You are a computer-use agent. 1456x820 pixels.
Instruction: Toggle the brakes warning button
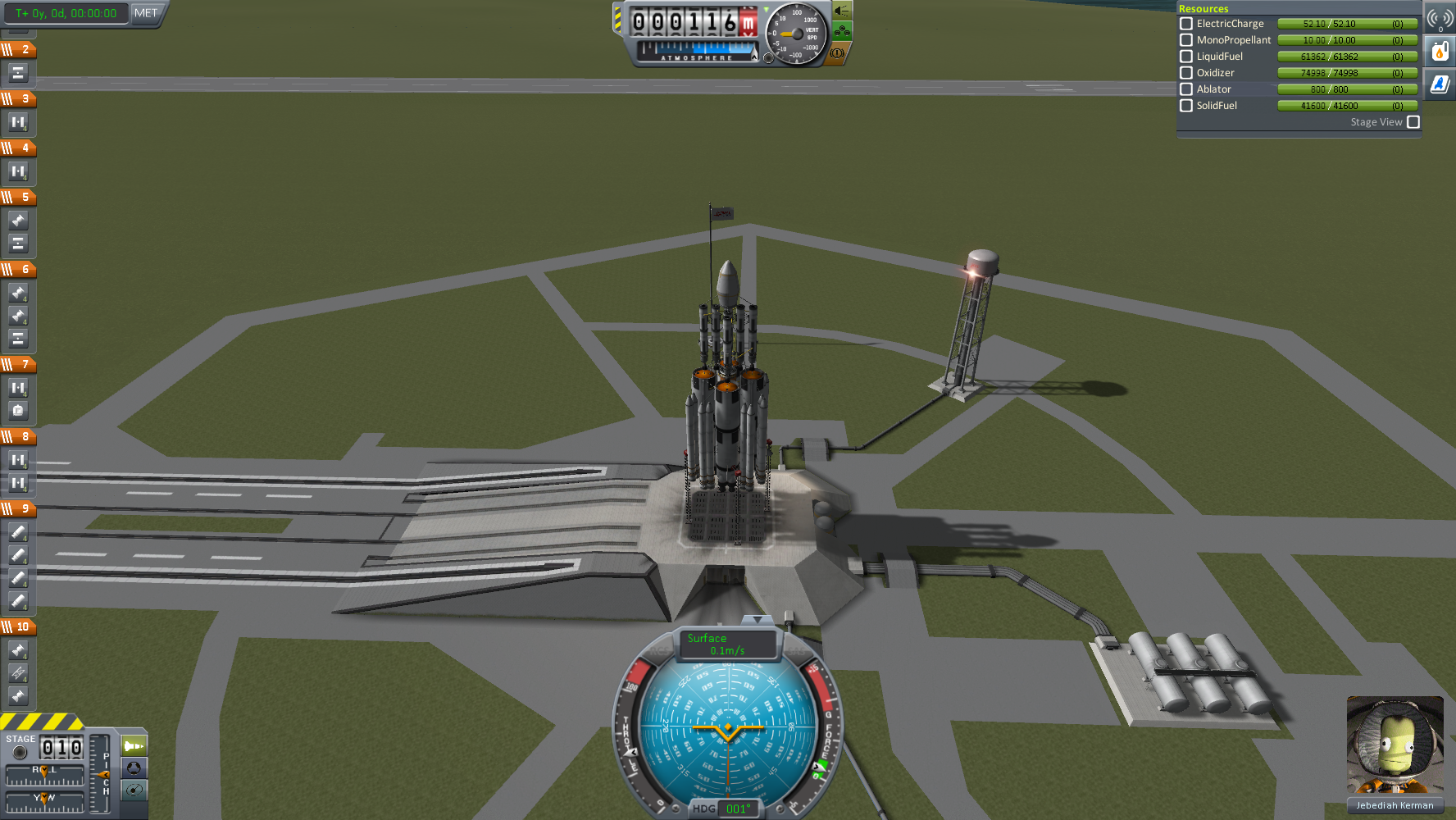837,53
